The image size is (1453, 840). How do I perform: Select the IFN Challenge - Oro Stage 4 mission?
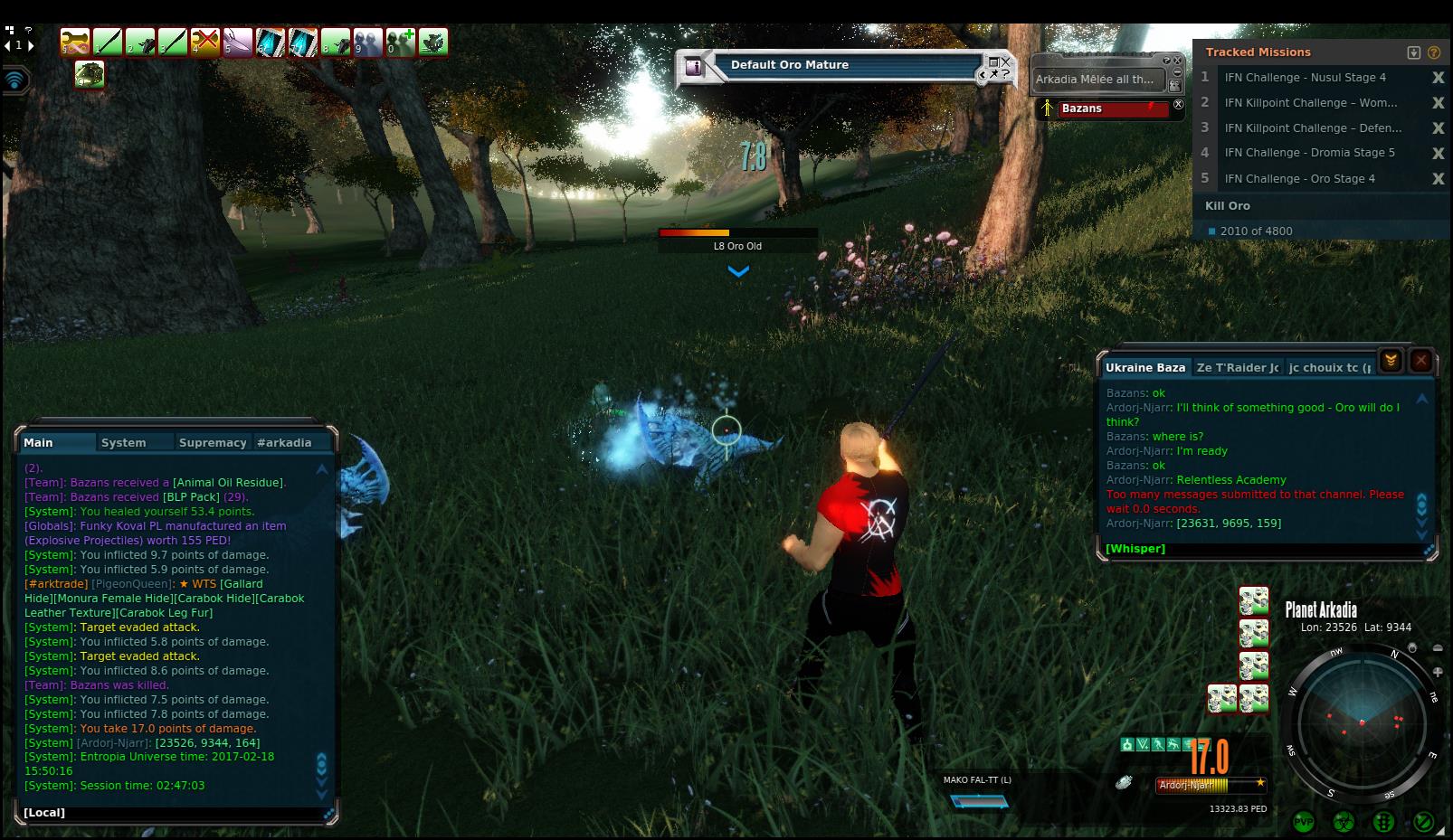(x=1299, y=179)
